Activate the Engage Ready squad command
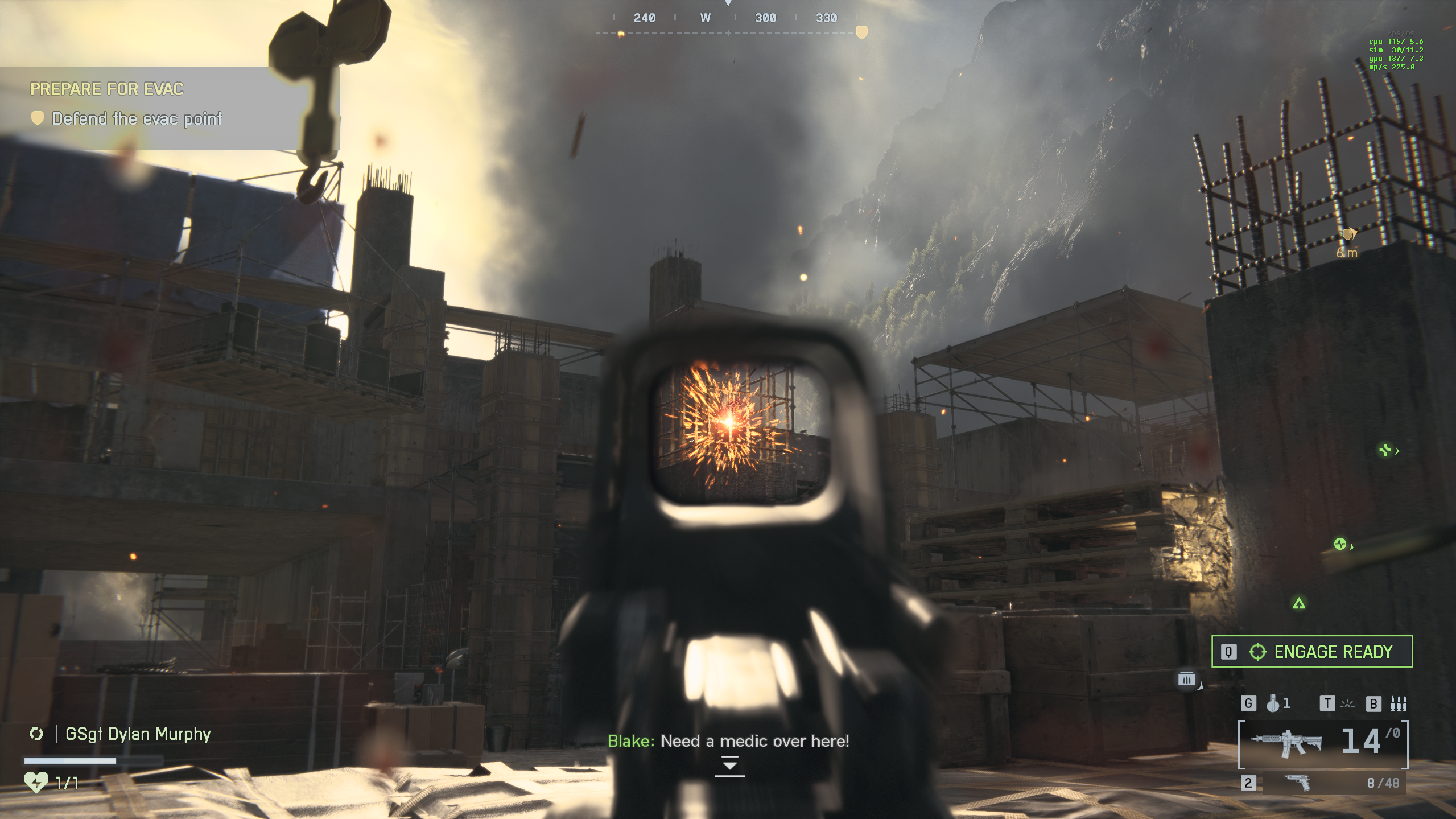The width and height of the screenshot is (1456, 819). (1311, 651)
